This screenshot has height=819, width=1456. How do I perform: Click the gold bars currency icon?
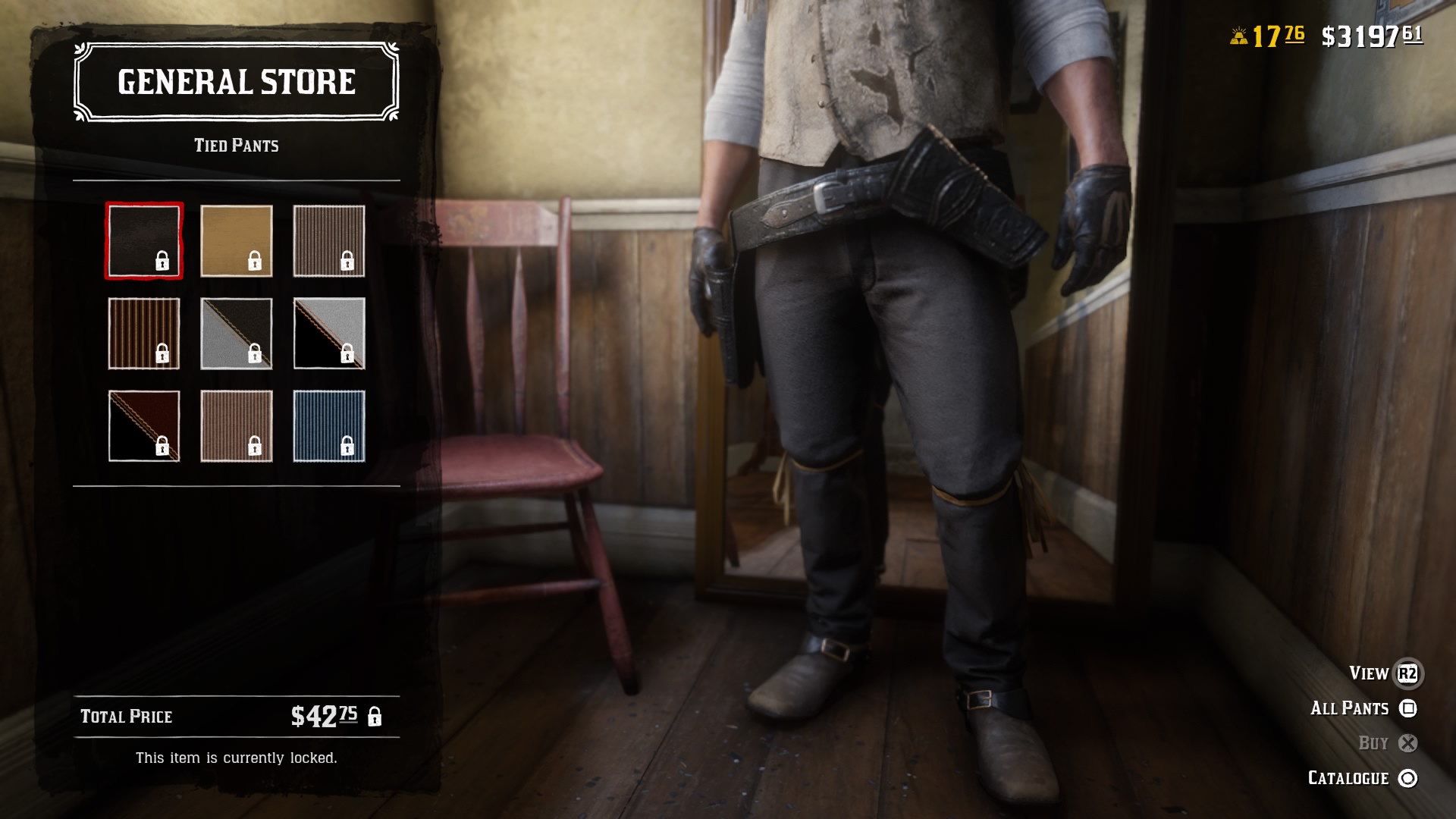tap(1239, 34)
